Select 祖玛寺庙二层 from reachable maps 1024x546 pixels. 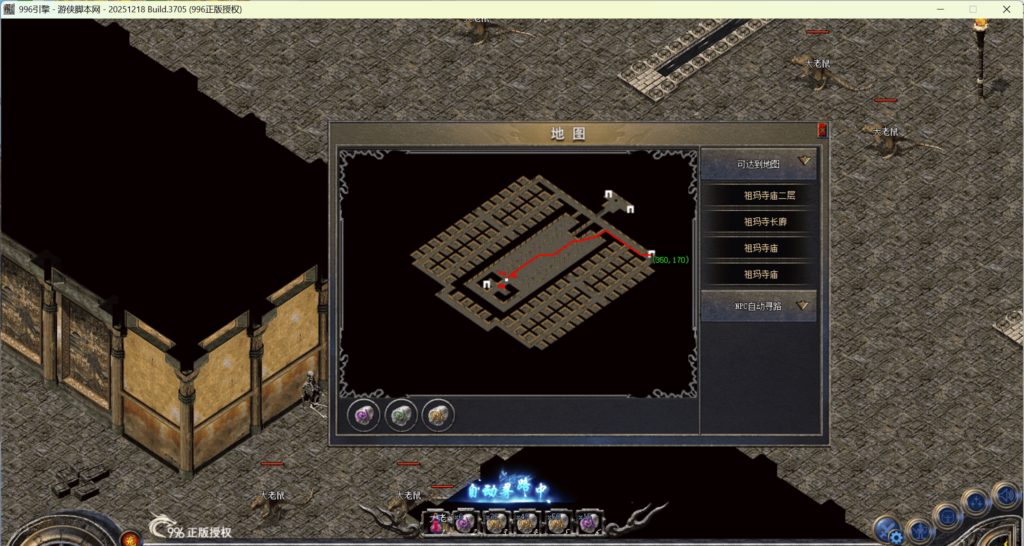click(759, 196)
